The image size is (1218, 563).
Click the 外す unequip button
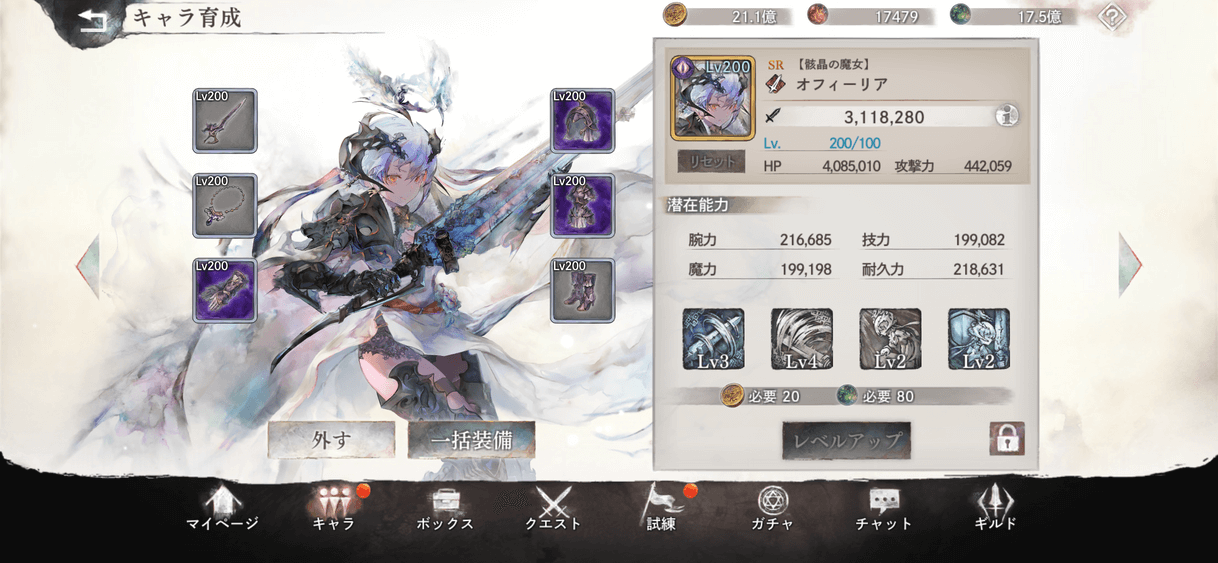pyautogui.click(x=331, y=440)
